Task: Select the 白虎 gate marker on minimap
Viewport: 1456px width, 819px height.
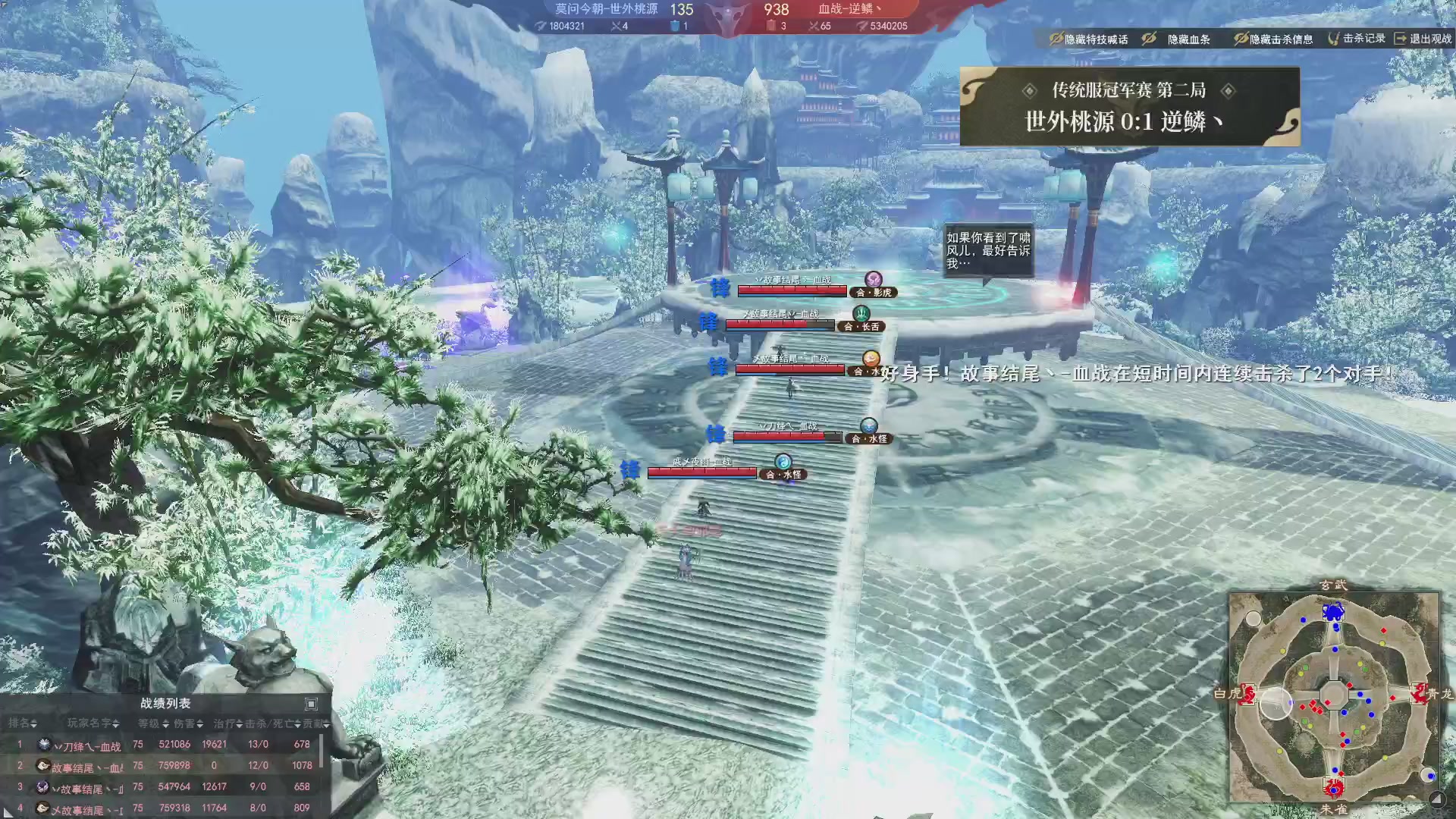Action: pos(1247,693)
